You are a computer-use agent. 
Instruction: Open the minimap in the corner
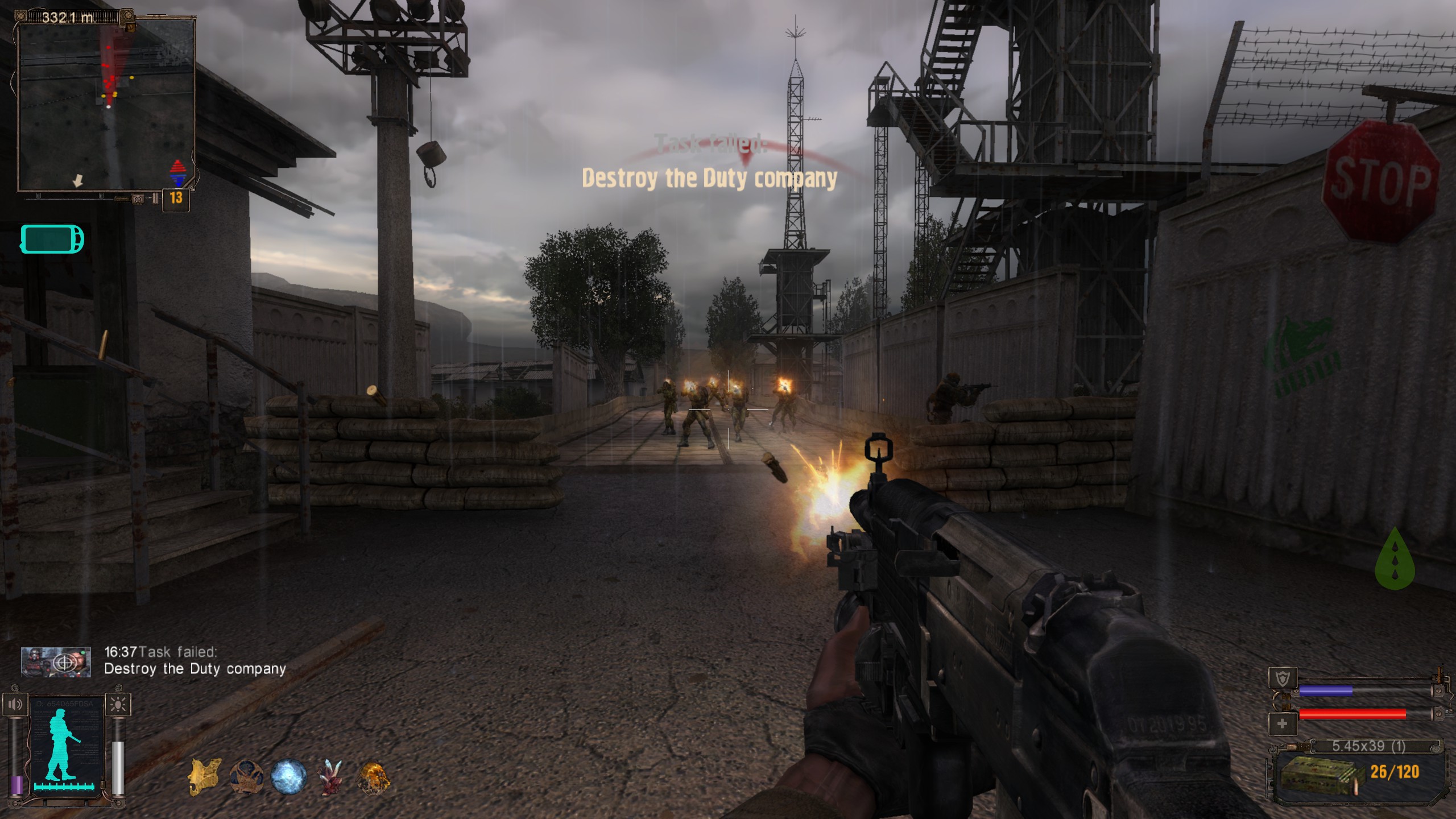coord(106,106)
